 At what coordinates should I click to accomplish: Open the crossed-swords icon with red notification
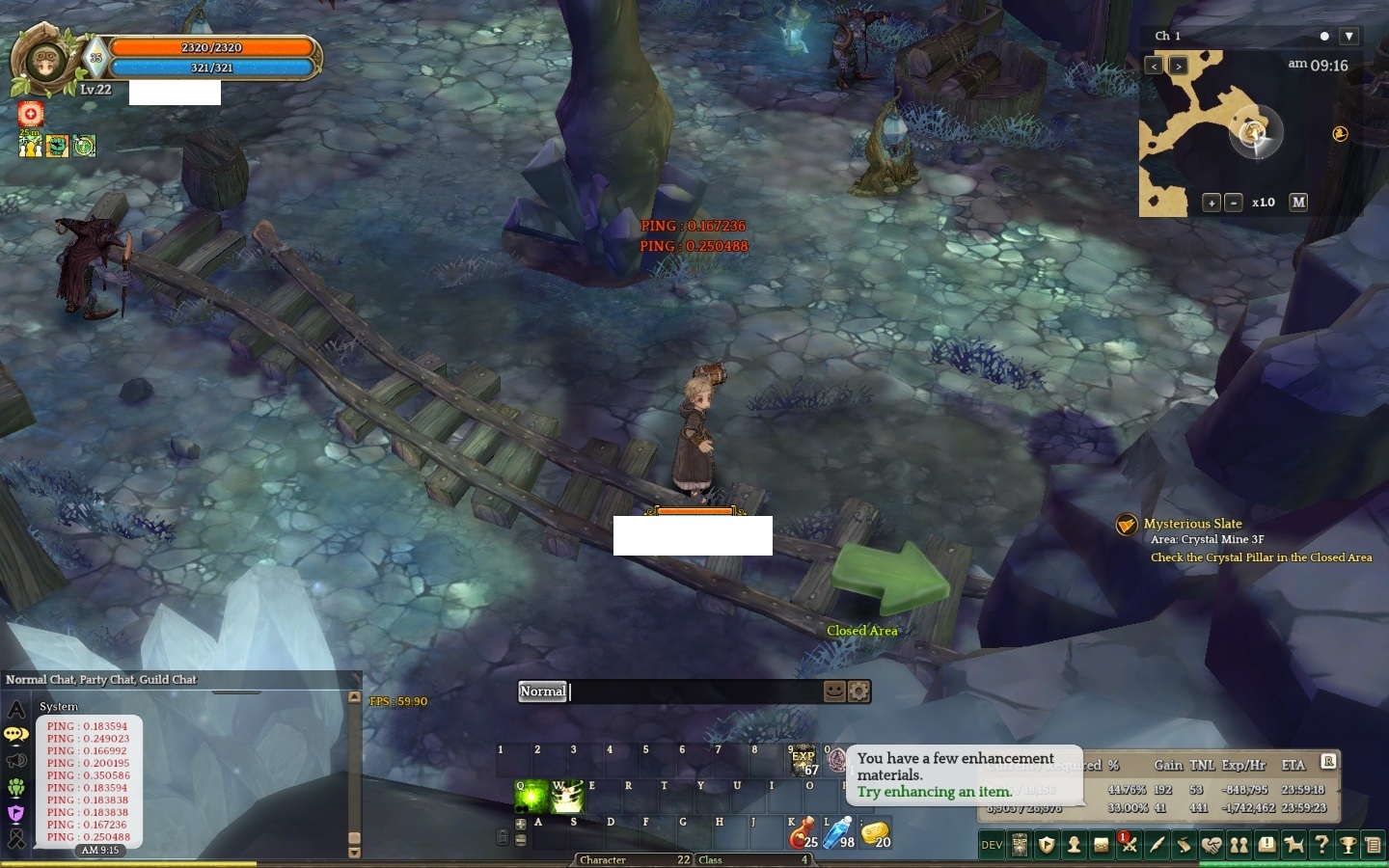click(x=1128, y=845)
